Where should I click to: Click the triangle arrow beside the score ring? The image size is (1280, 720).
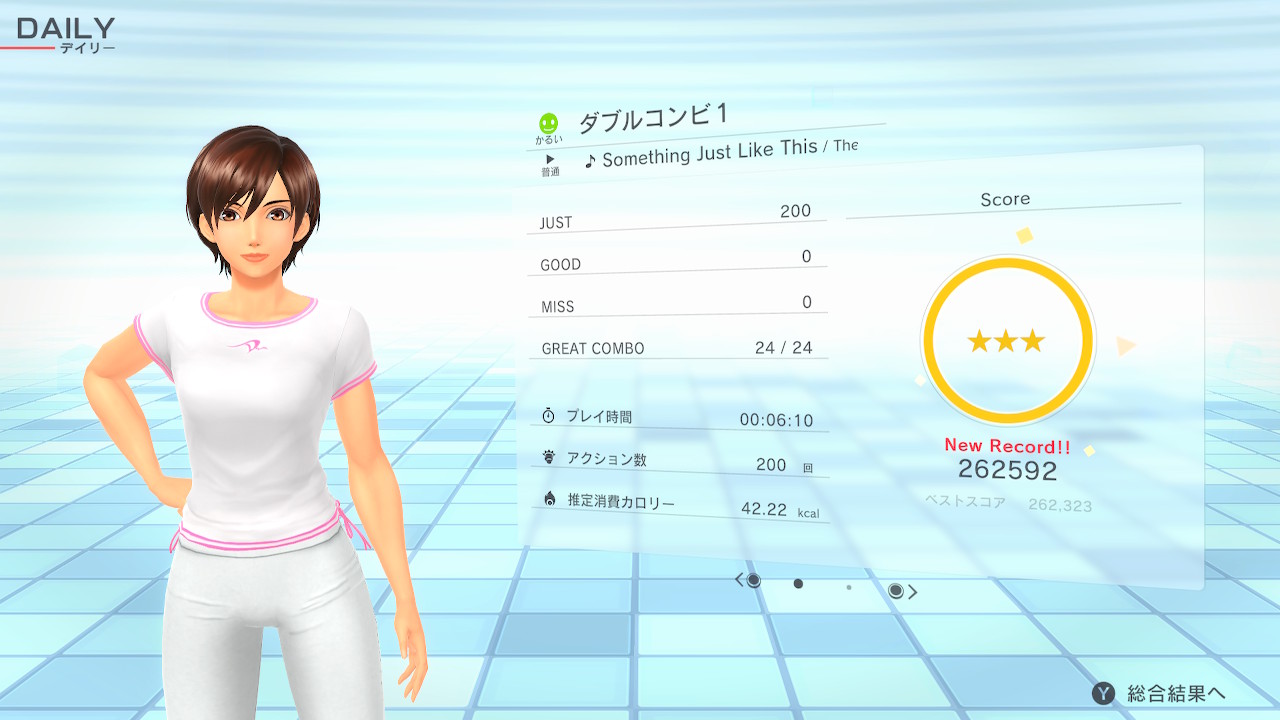click(1126, 346)
